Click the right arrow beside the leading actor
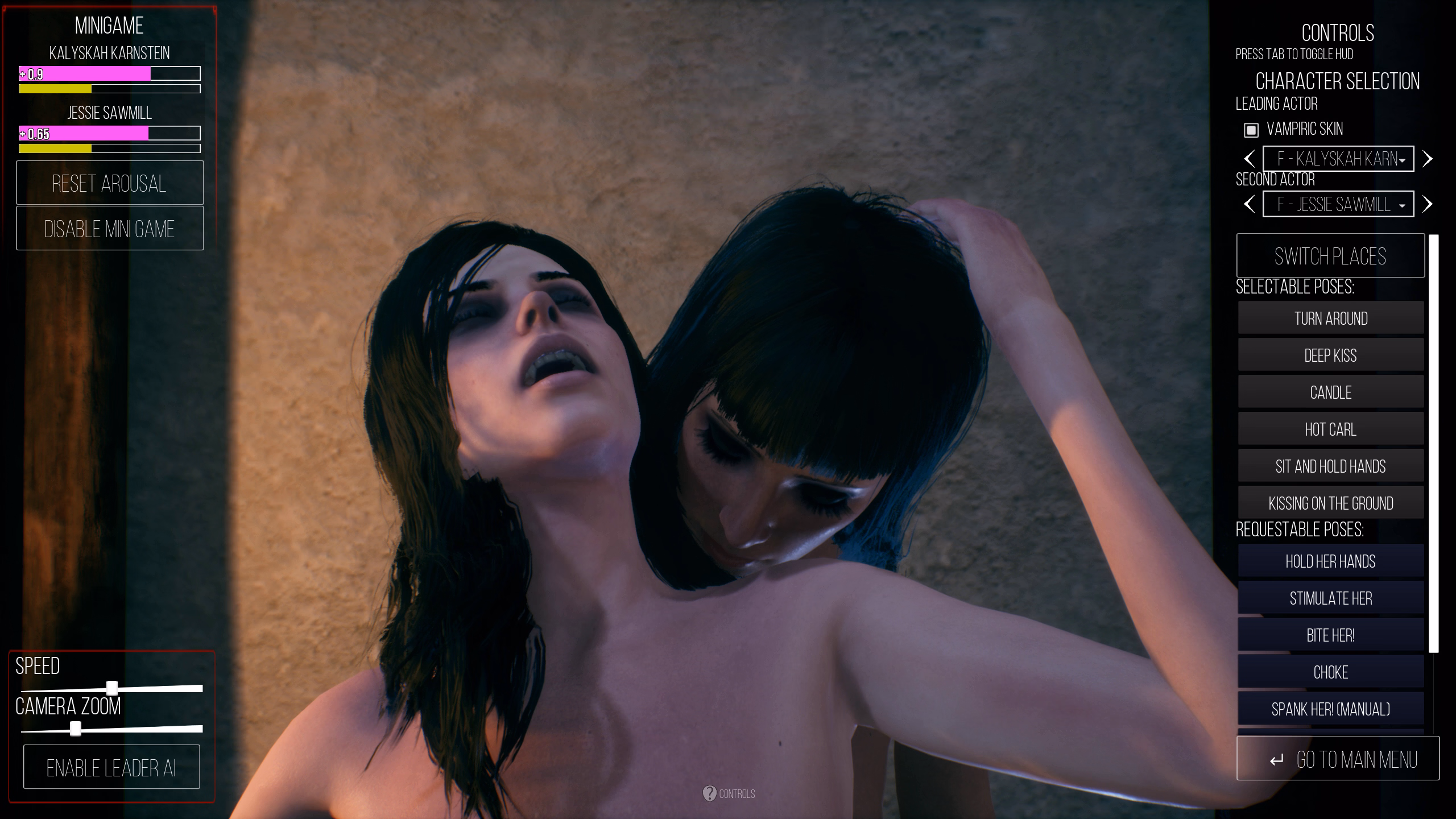1456x819 pixels. point(1428,159)
